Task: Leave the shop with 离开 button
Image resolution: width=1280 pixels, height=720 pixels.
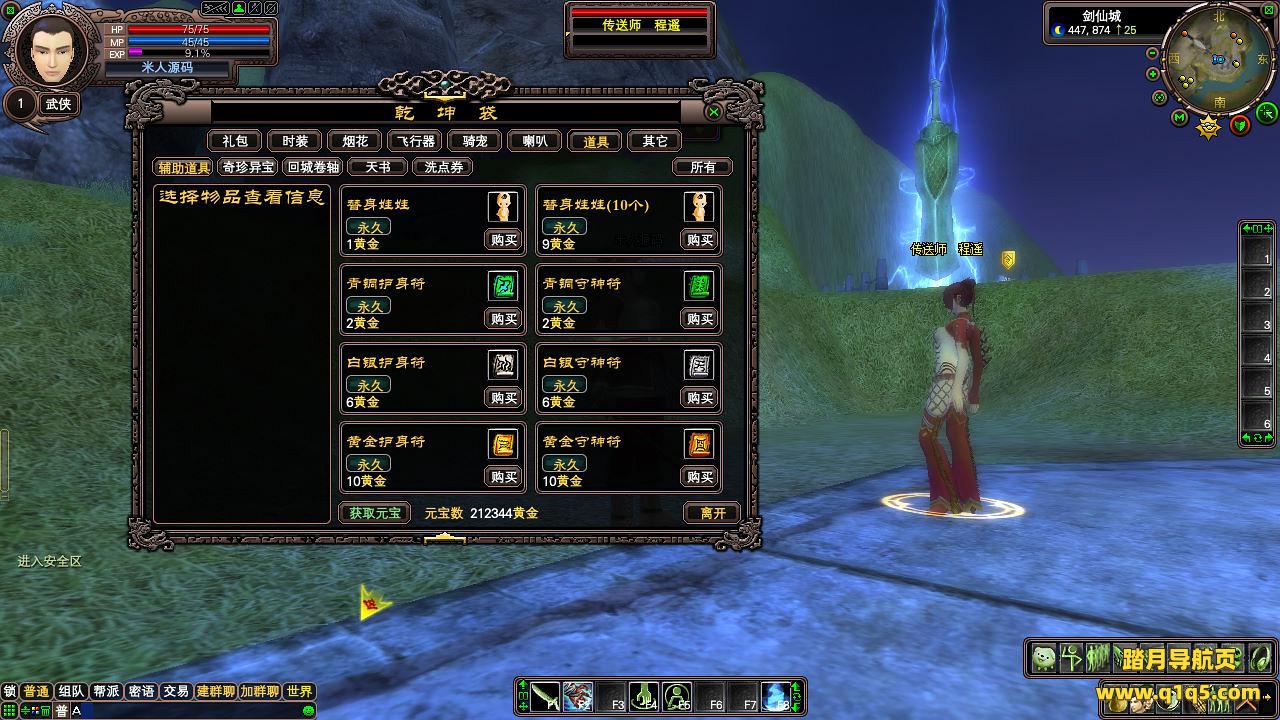Action: pyautogui.click(x=713, y=513)
